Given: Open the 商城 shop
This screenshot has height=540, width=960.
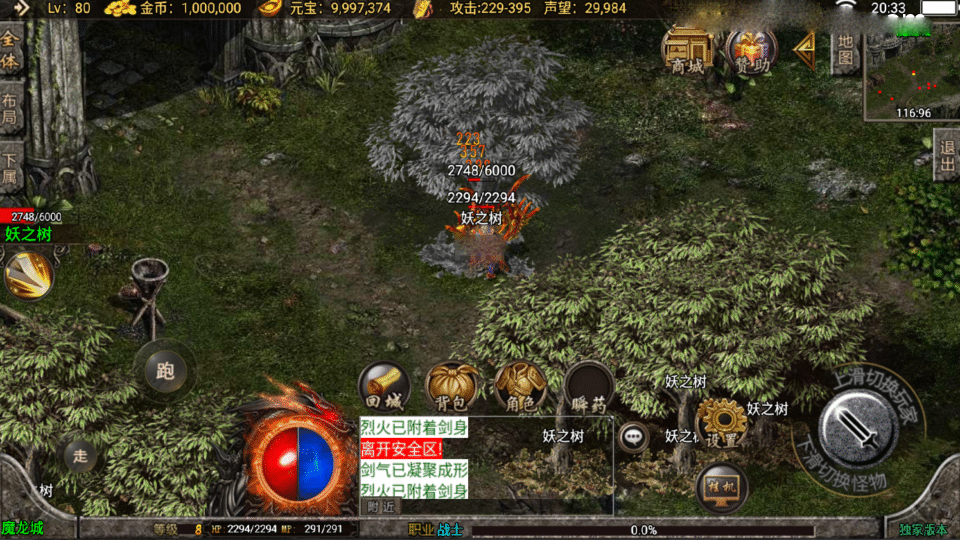Looking at the screenshot, I should pyautogui.click(x=689, y=48).
